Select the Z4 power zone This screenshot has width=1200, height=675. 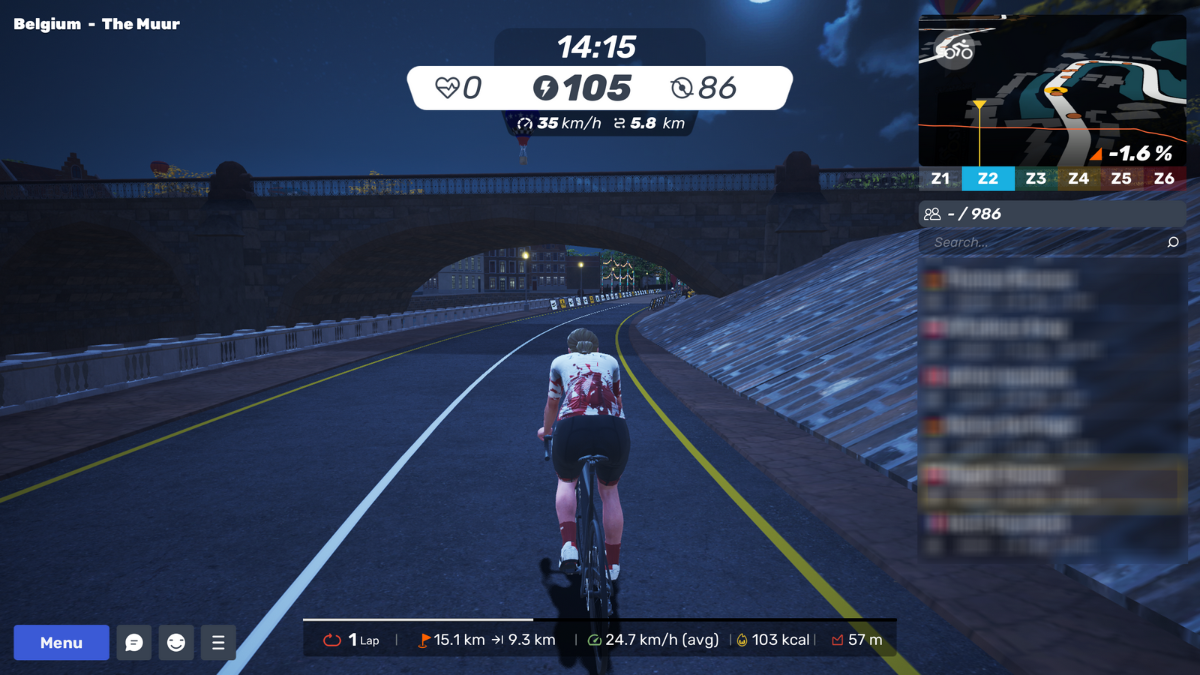[1078, 179]
